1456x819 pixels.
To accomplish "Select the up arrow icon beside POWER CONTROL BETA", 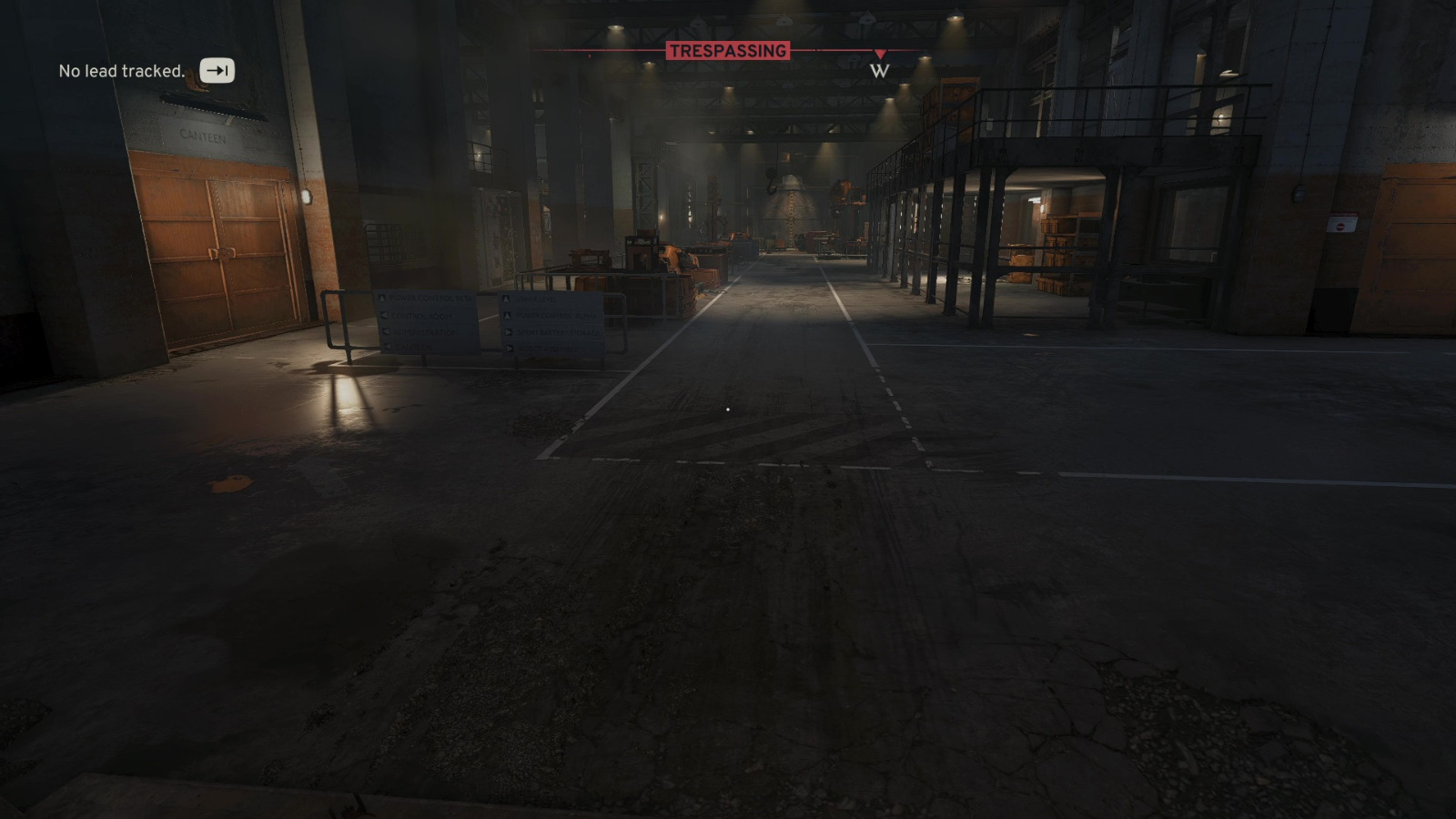I will (x=382, y=298).
